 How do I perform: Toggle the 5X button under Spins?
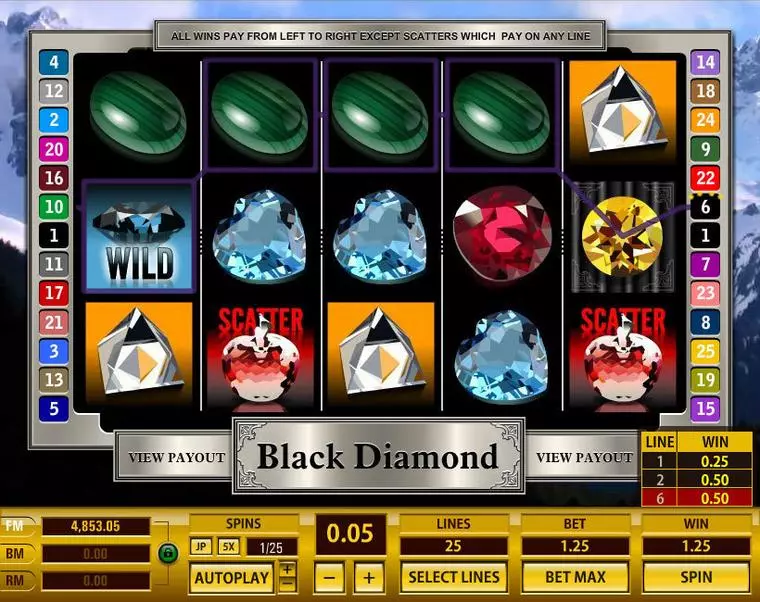coord(228,547)
